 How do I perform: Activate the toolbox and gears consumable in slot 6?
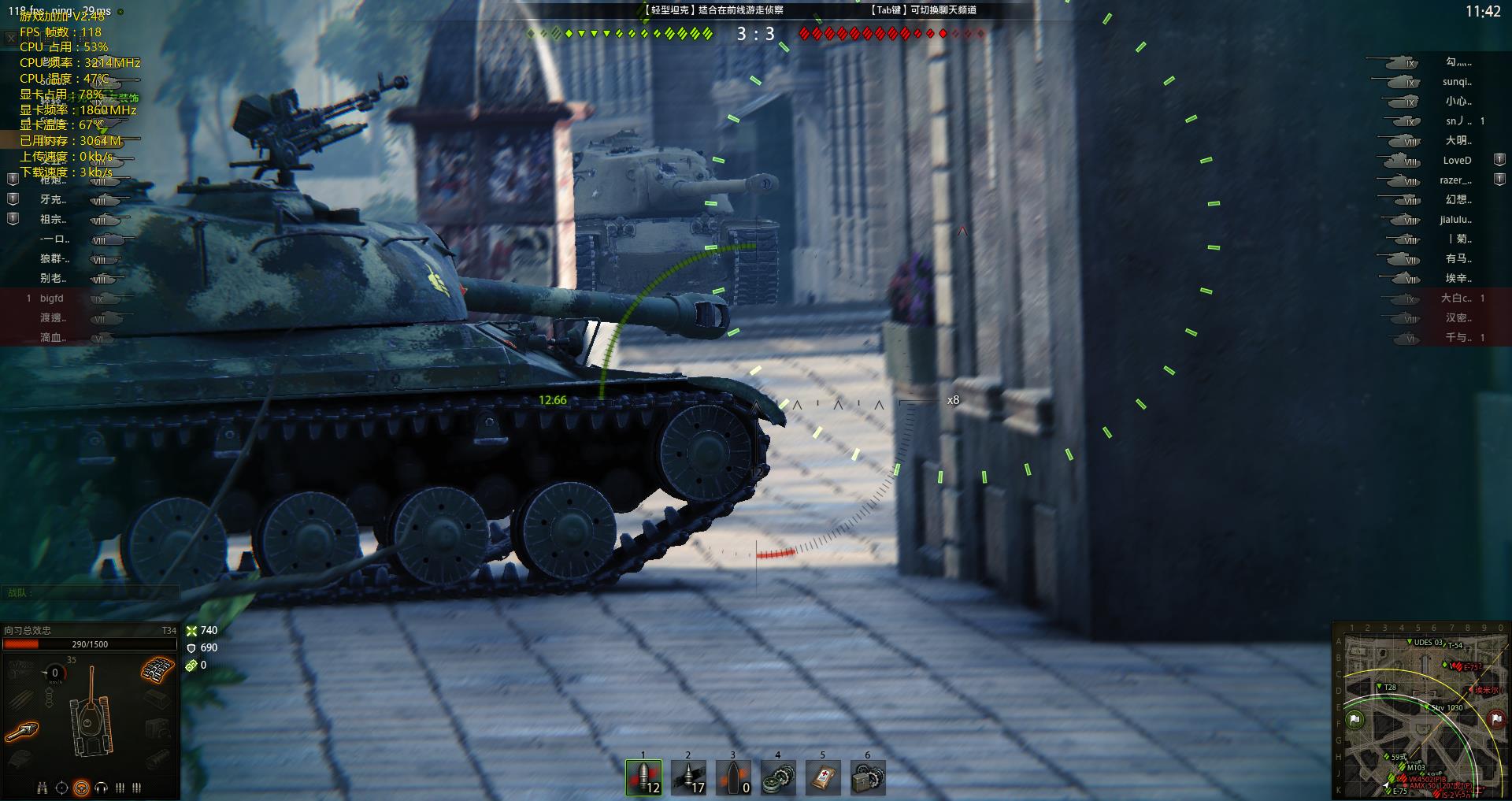coord(868,777)
